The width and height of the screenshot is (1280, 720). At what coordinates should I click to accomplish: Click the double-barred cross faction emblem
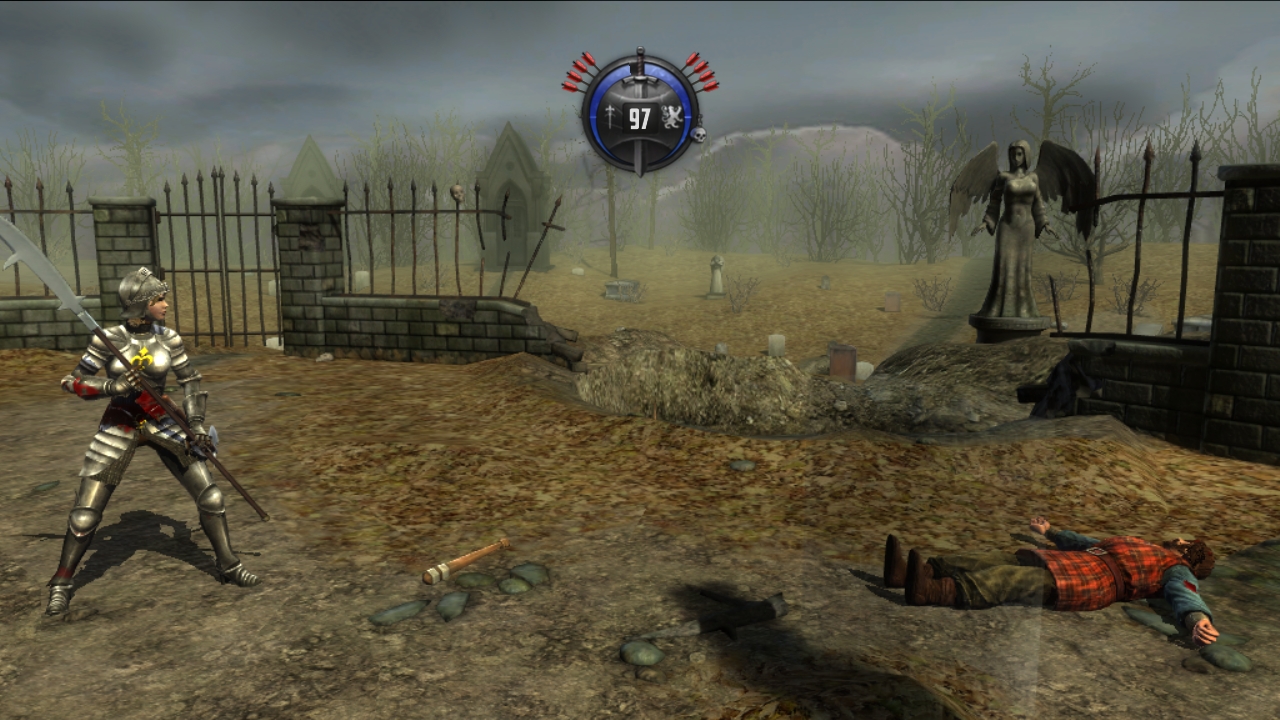(610, 119)
